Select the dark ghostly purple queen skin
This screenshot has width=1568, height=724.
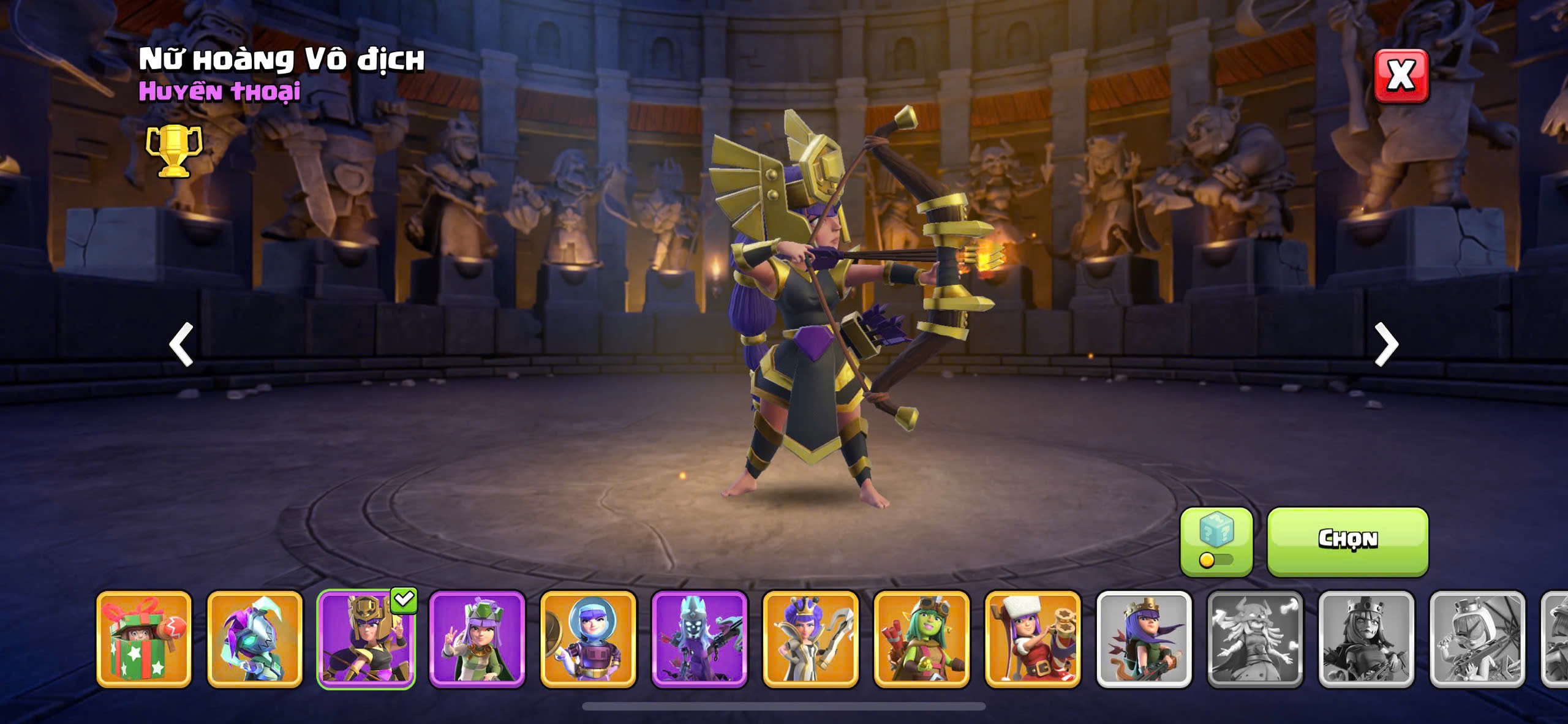point(699,638)
